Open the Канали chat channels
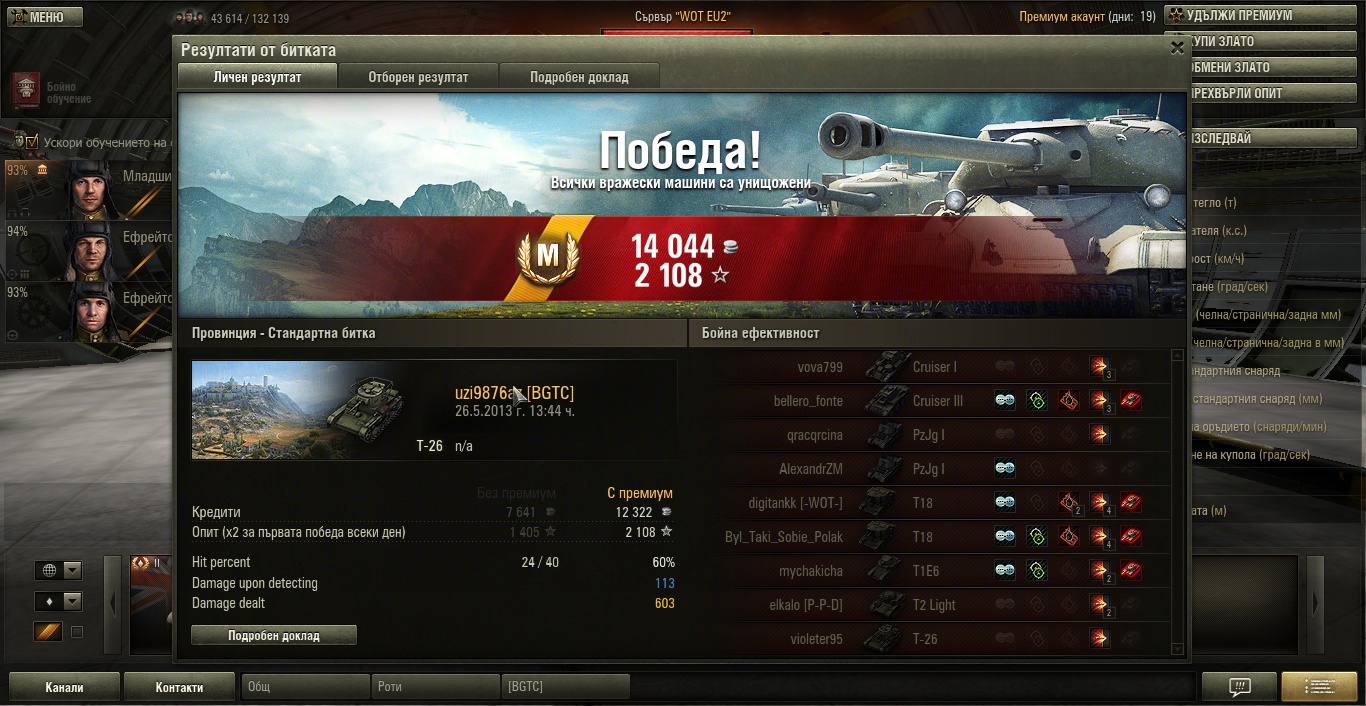This screenshot has height=706, width=1366. [x=64, y=687]
